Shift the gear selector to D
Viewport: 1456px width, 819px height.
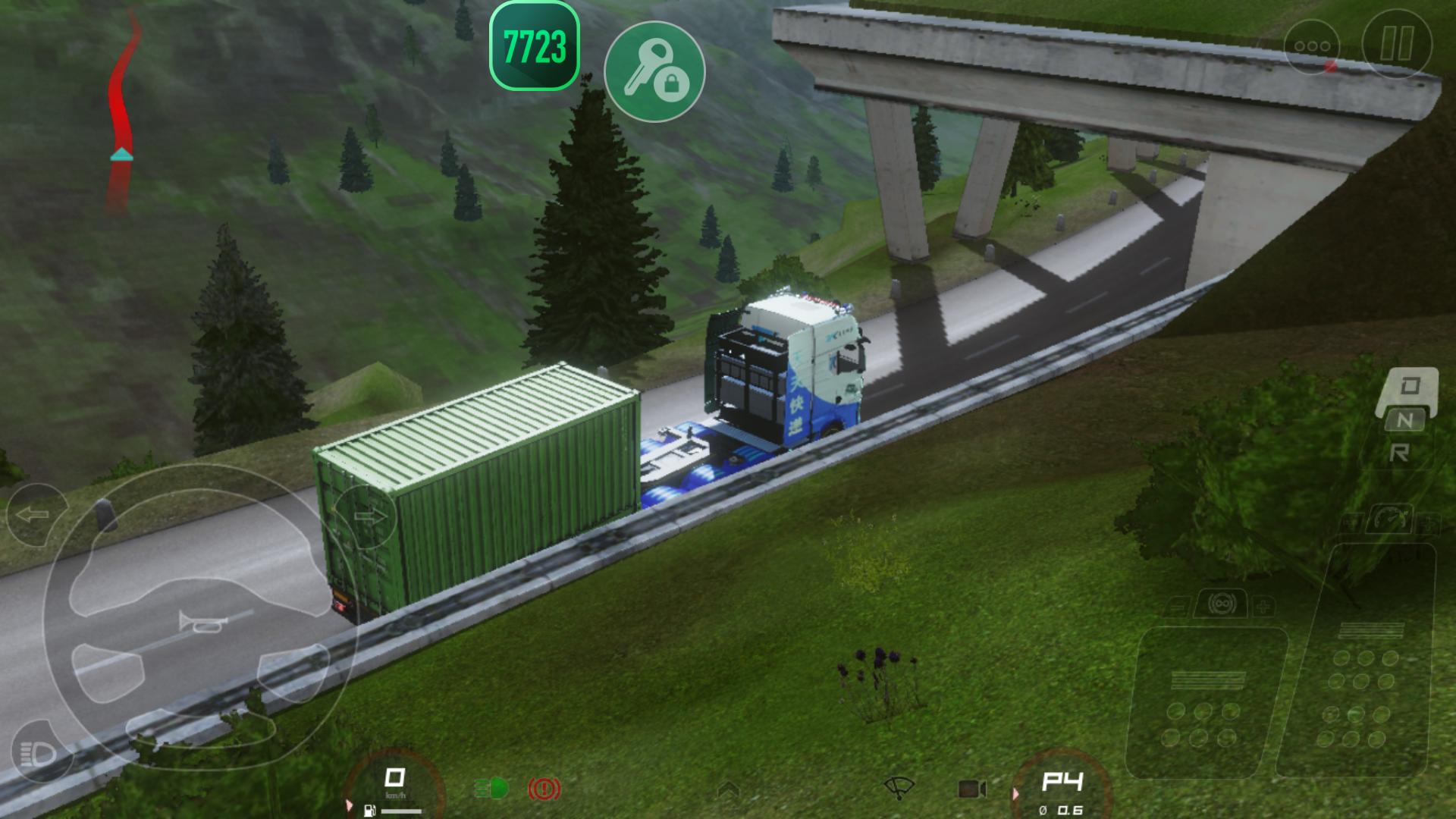1410,386
